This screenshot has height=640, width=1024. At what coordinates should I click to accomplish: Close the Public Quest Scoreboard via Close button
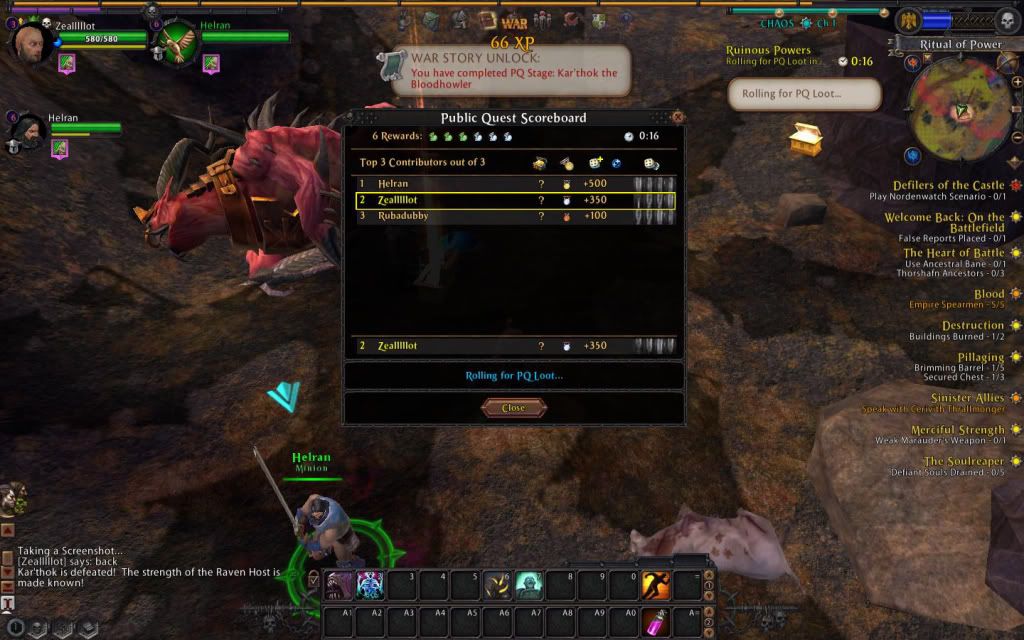point(513,408)
